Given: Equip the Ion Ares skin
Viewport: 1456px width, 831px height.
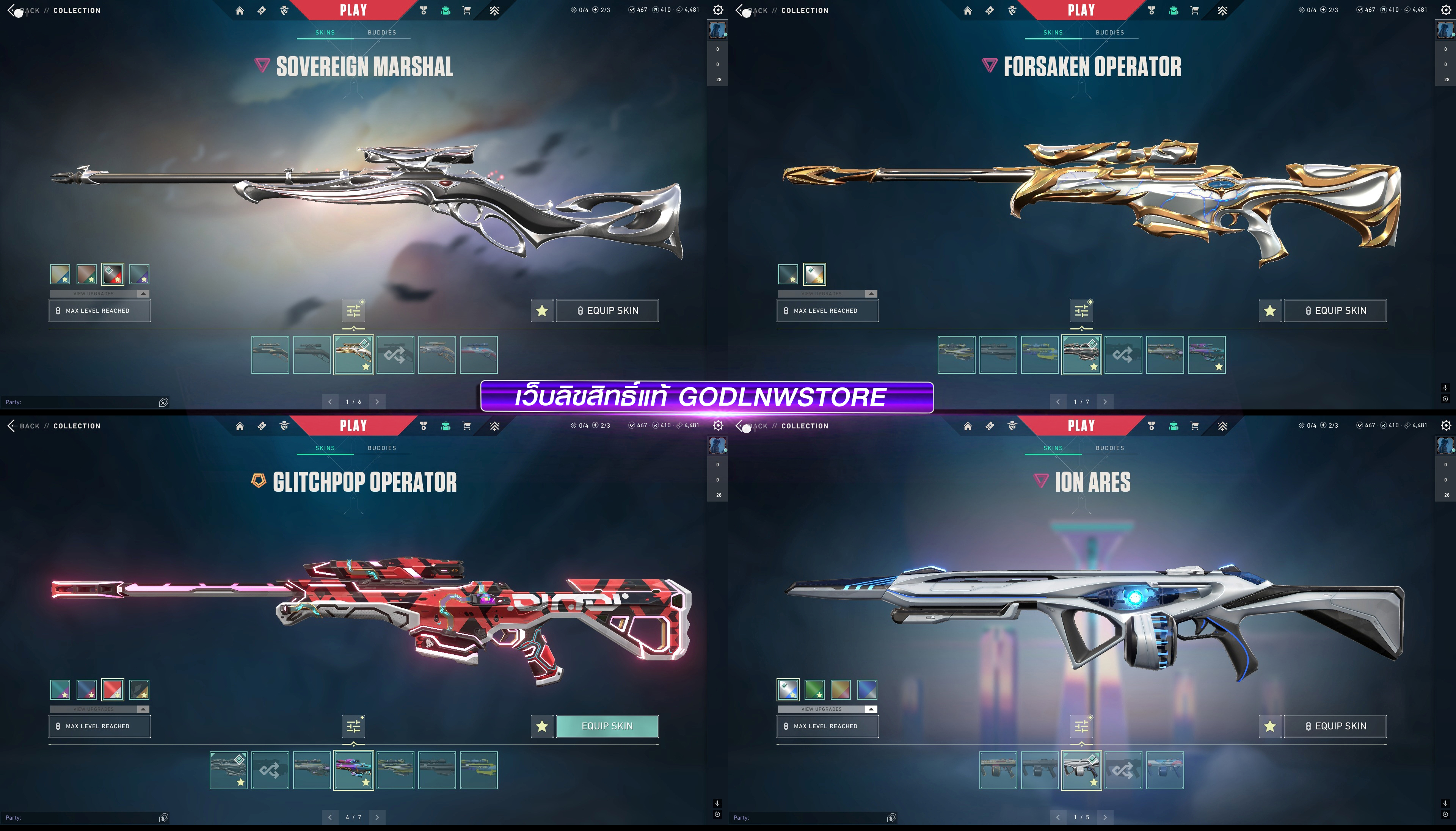Looking at the screenshot, I should [1335, 726].
